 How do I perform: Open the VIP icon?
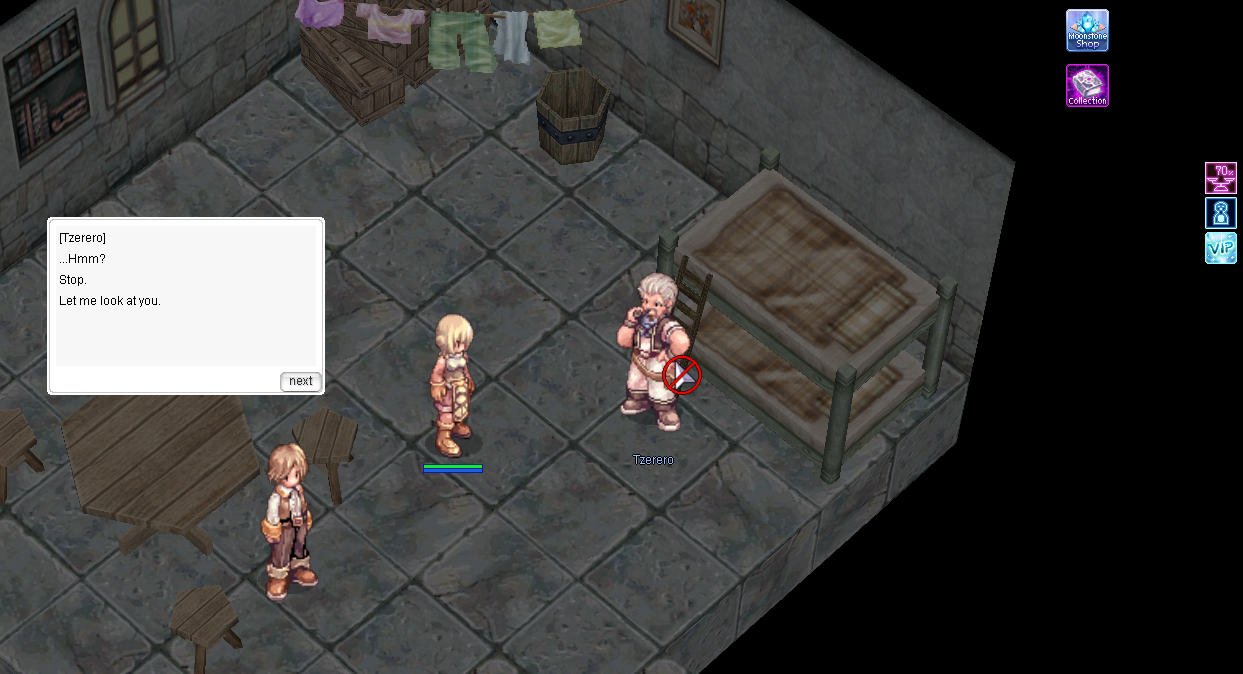pos(1220,248)
